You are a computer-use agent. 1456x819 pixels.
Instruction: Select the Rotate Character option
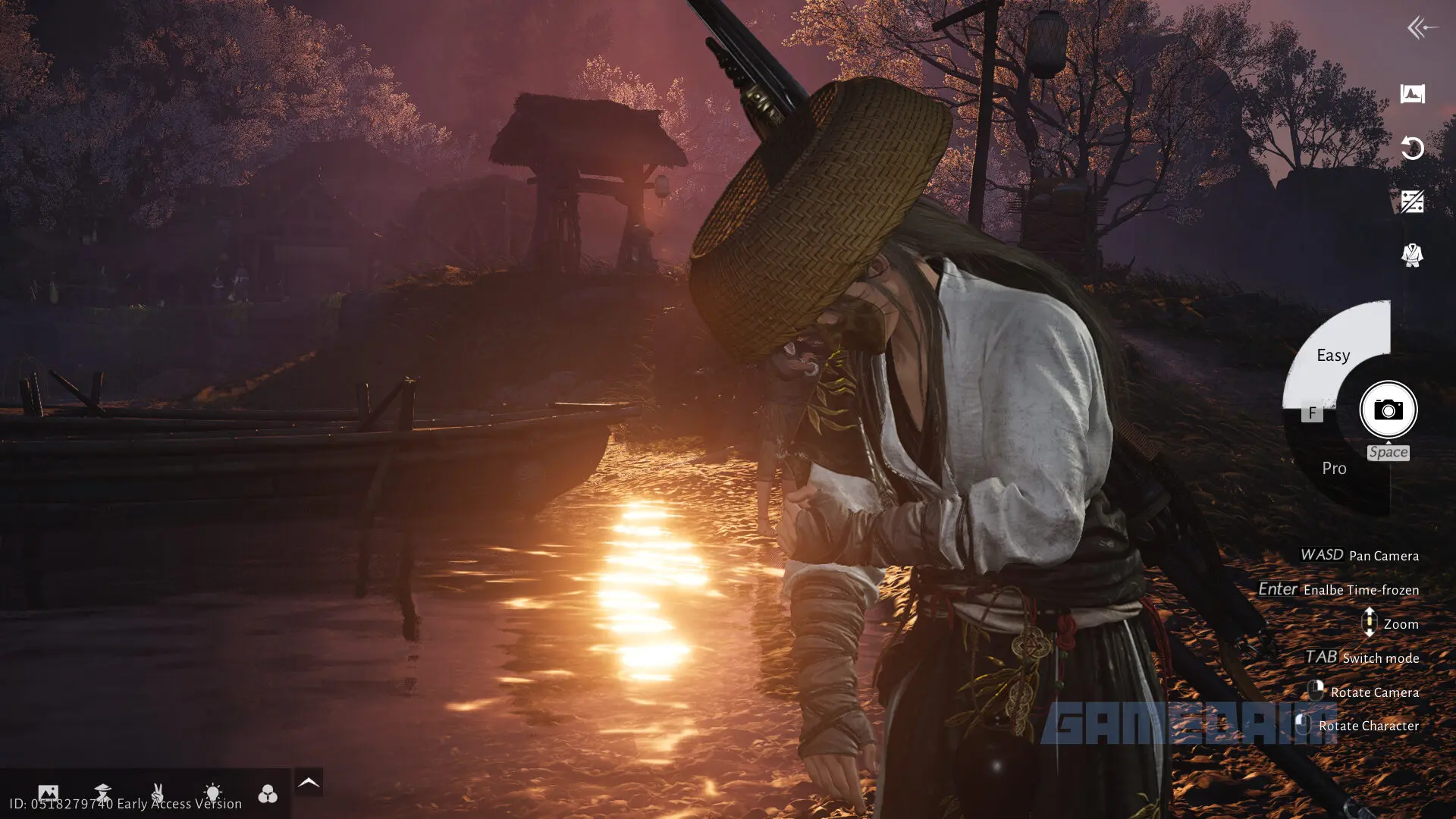point(1370,726)
